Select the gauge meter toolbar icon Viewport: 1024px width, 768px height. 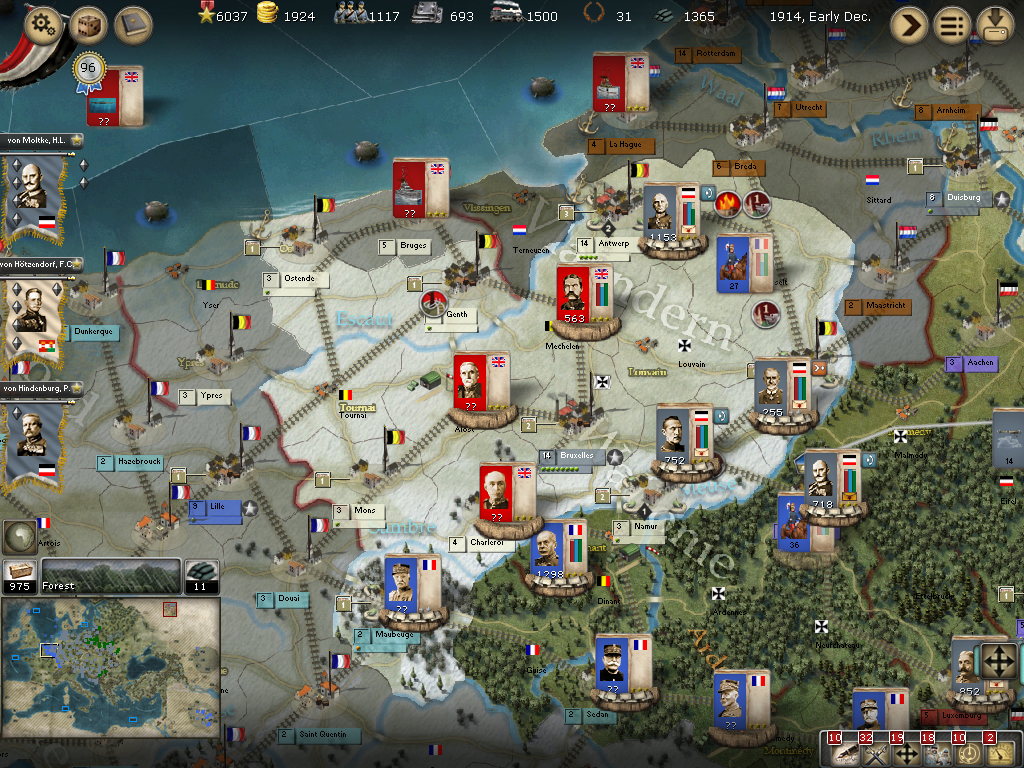coord(998,752)
